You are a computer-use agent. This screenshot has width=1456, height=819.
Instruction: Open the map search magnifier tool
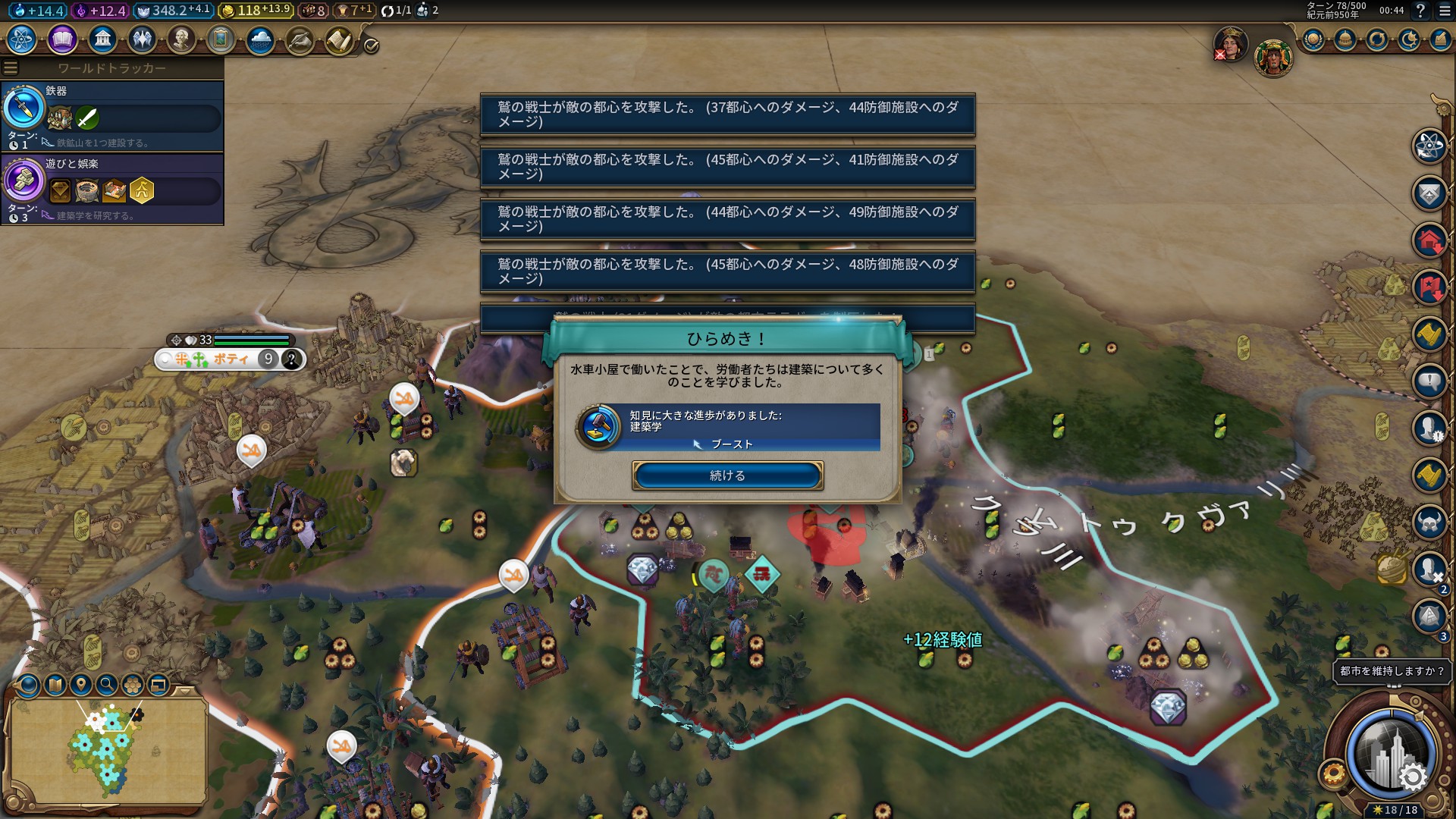pos(107,685)
